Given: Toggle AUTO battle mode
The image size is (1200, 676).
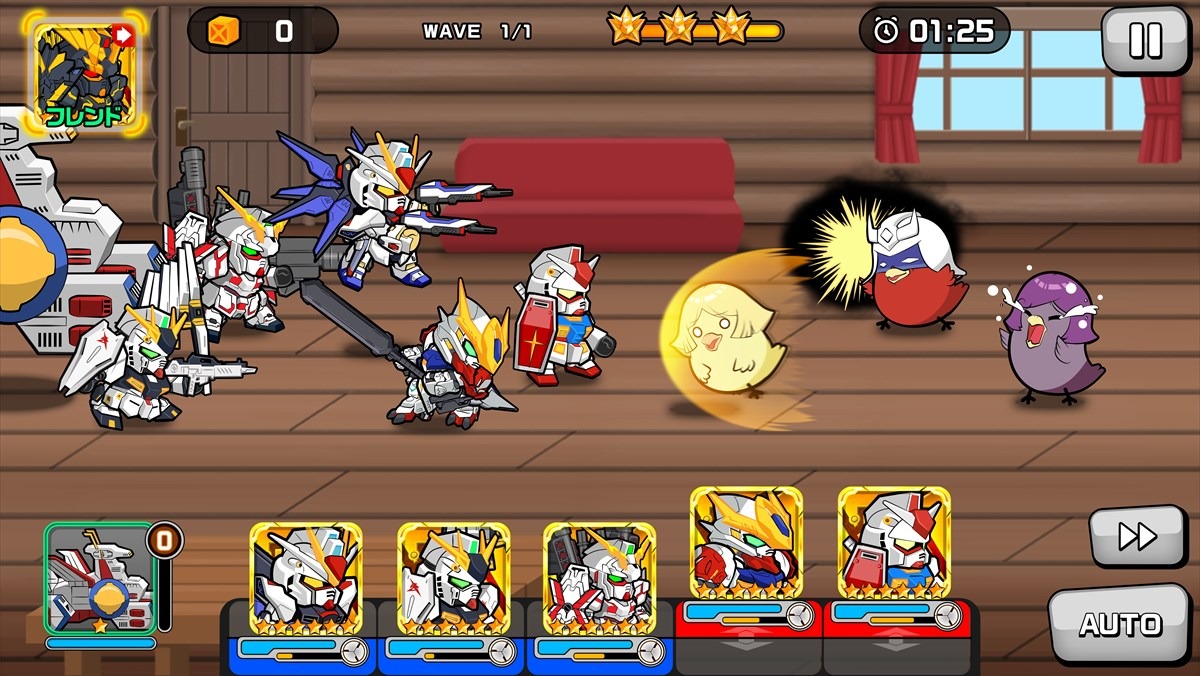Looking at the screenshot, I should tap(1119, 625).
